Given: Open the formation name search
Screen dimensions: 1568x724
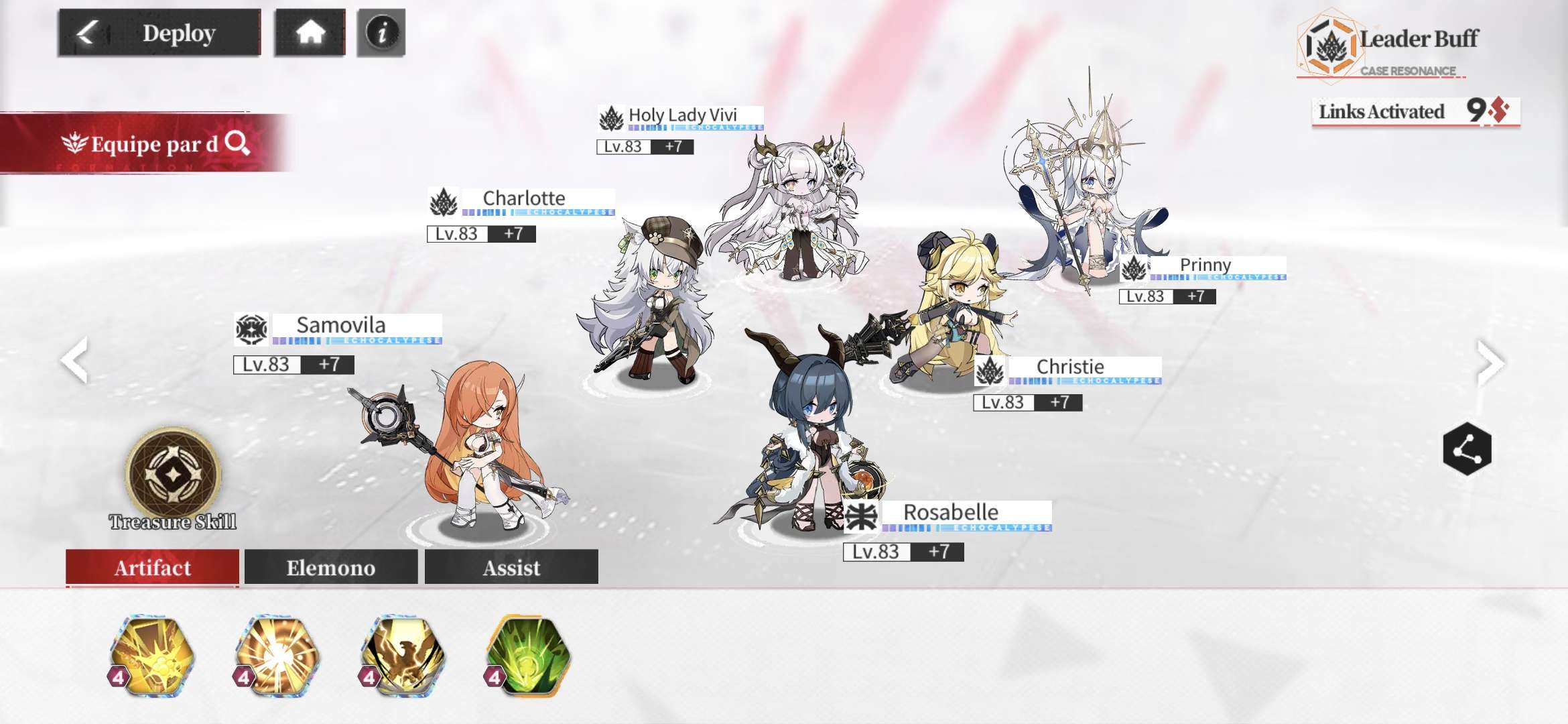Looking at the screenshot, I should (237, 143).
